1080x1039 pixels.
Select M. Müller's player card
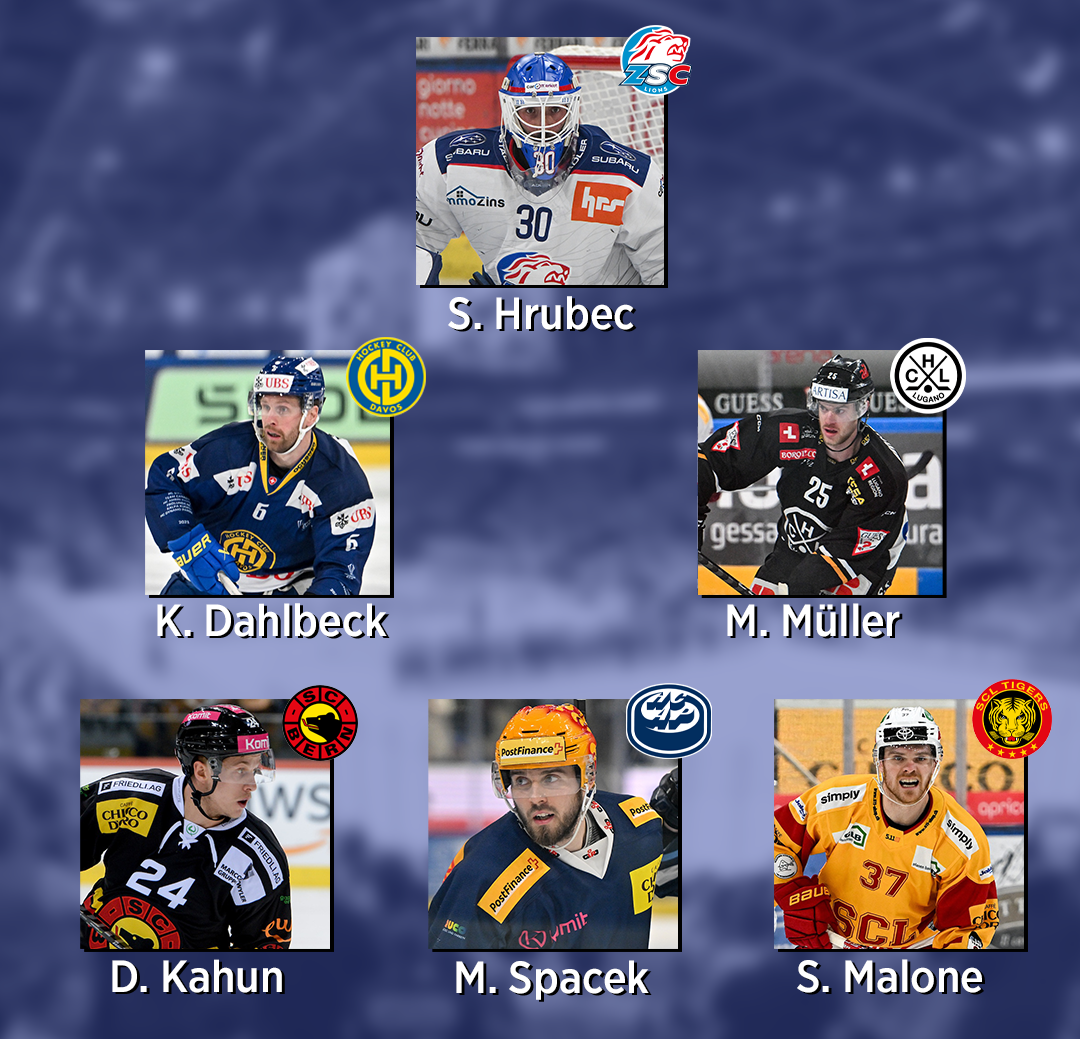pyautogui.click(x=820, y=473)
